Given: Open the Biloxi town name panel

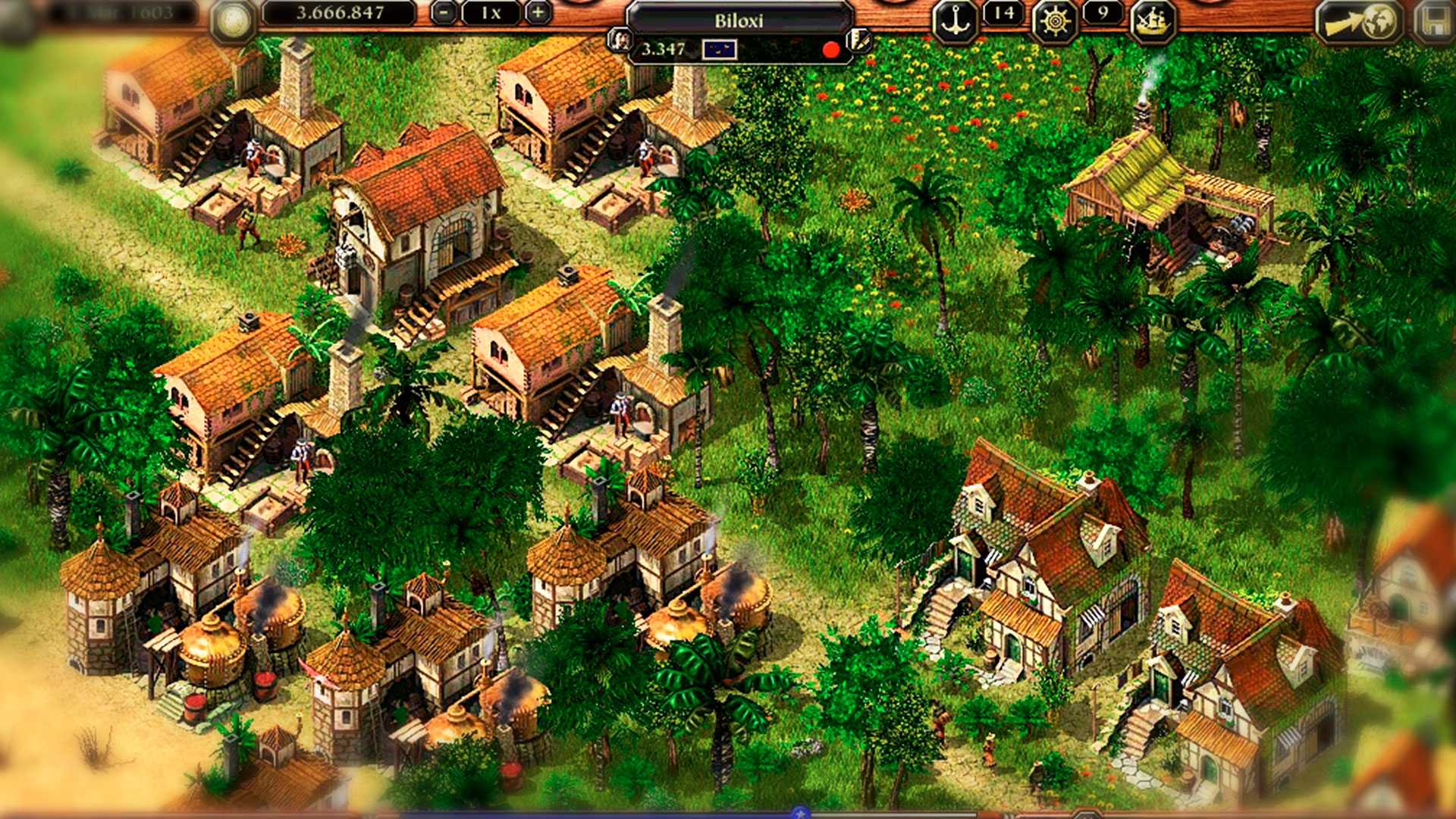Looking at the screenshot, I should [x=739, y=20].
